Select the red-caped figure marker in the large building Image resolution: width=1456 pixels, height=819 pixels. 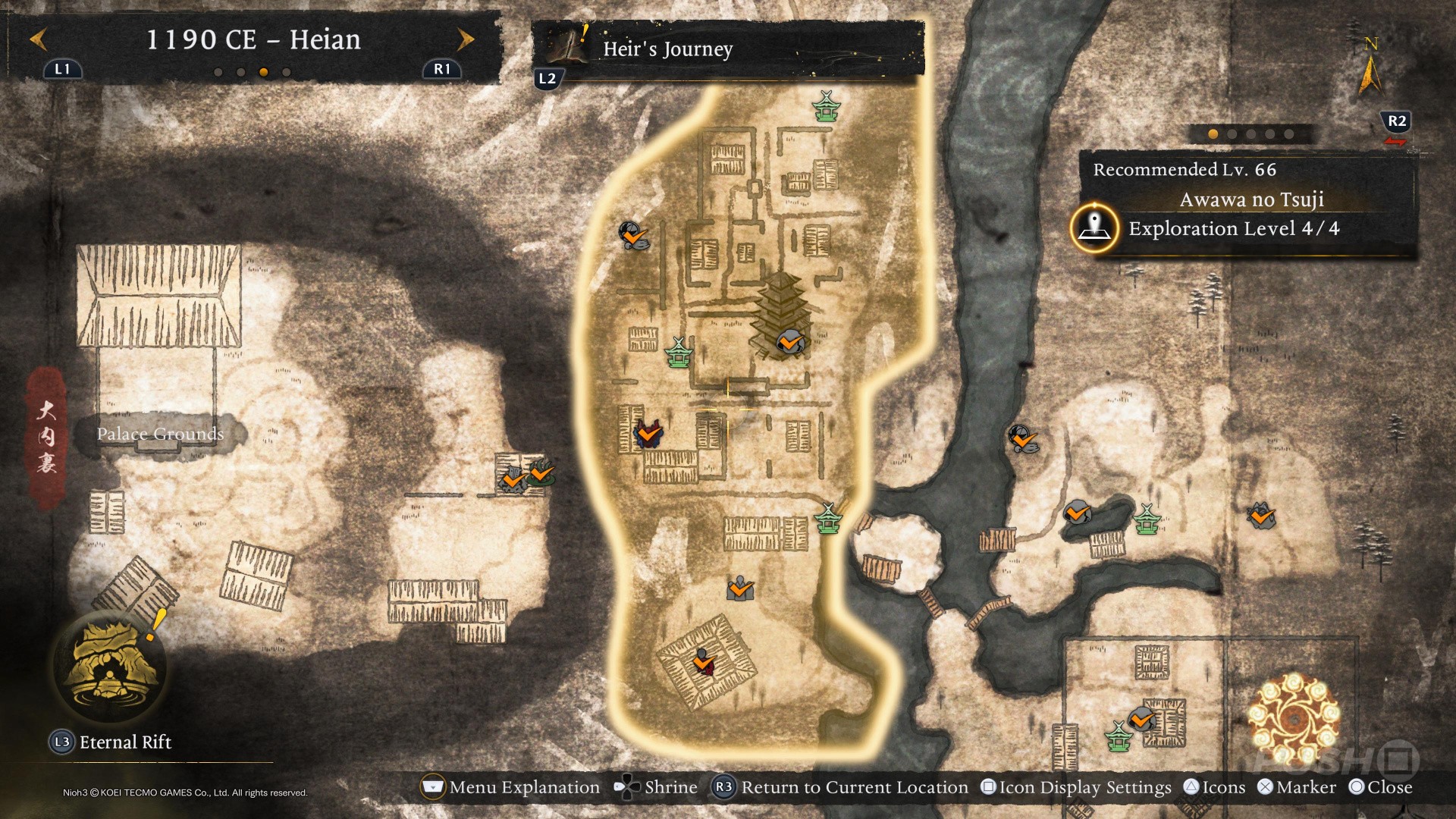[x=704, y=662]
